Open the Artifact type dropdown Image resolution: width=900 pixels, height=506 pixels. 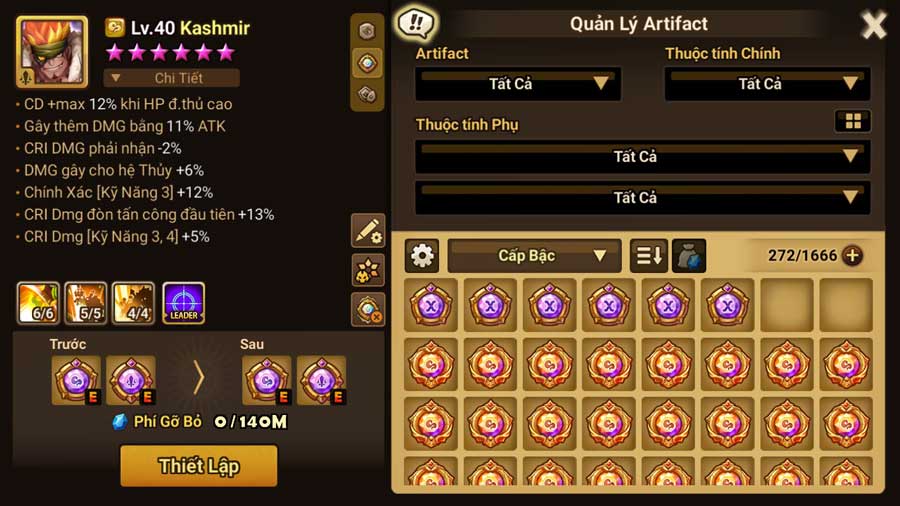pos(518,83)
